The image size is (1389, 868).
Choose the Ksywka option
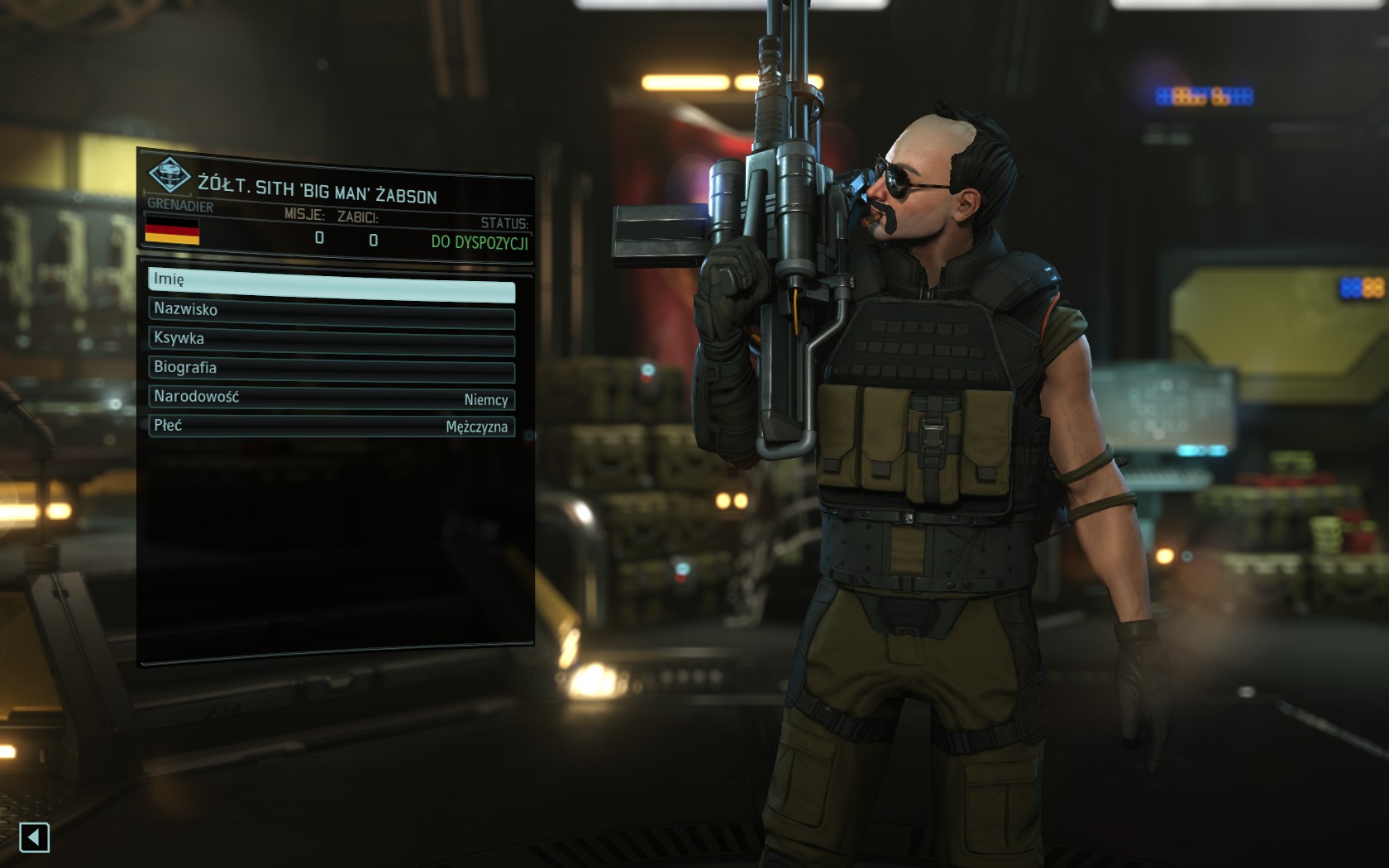coord(331,340)
